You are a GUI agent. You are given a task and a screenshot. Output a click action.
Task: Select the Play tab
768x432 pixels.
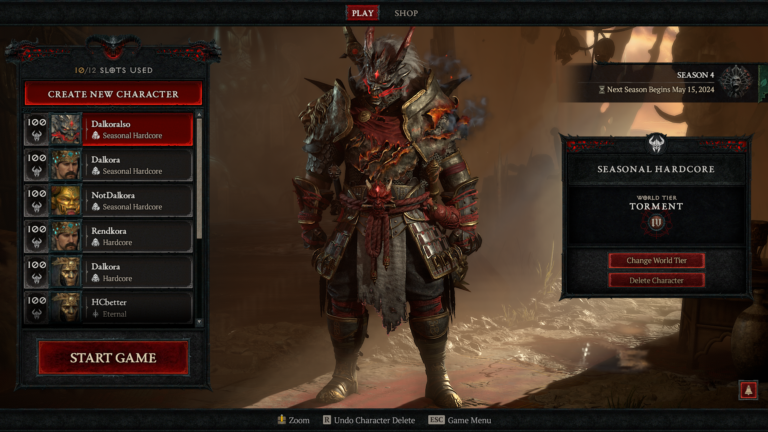click(362, 13)
